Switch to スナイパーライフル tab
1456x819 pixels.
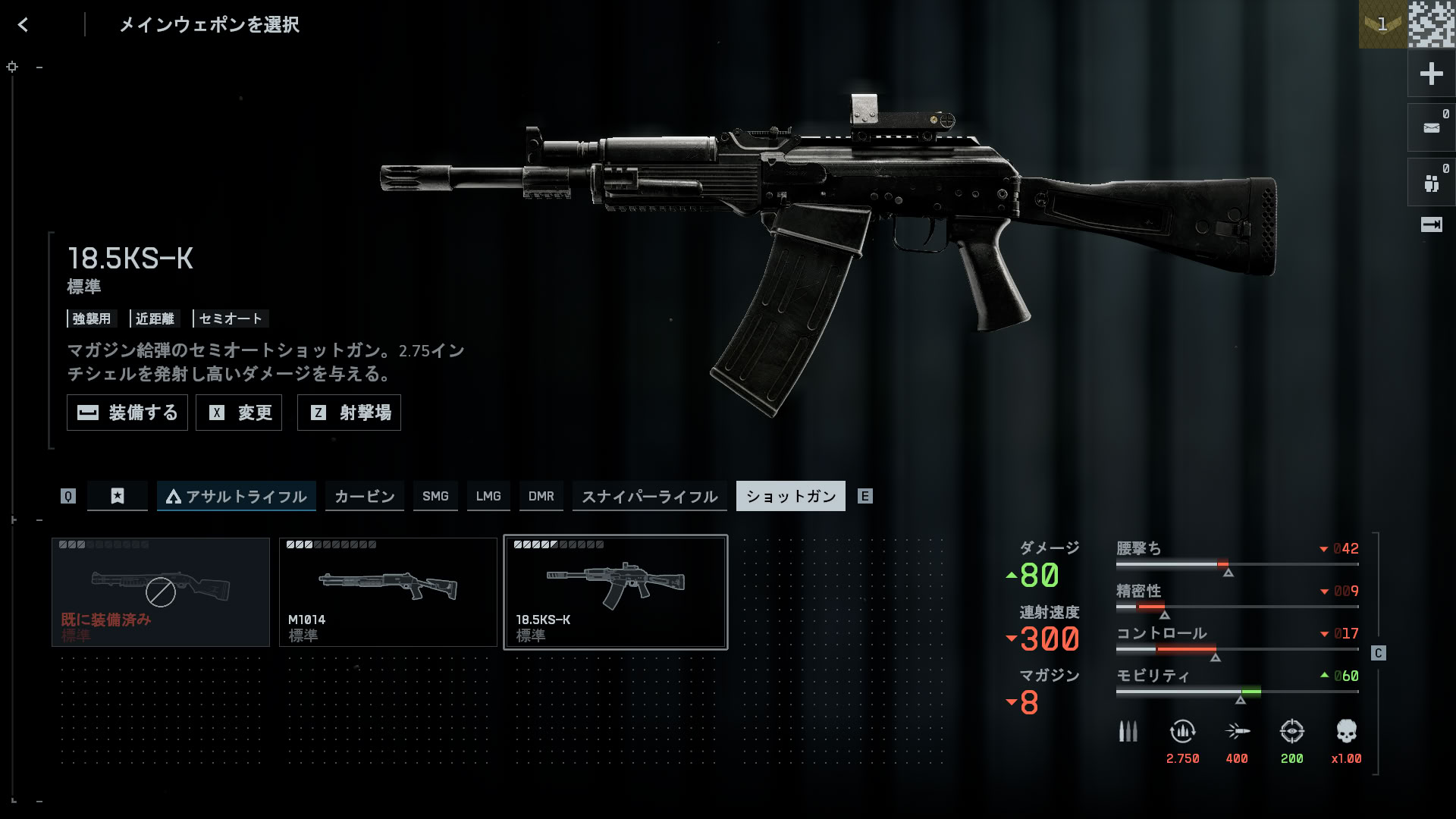(650, 496)
